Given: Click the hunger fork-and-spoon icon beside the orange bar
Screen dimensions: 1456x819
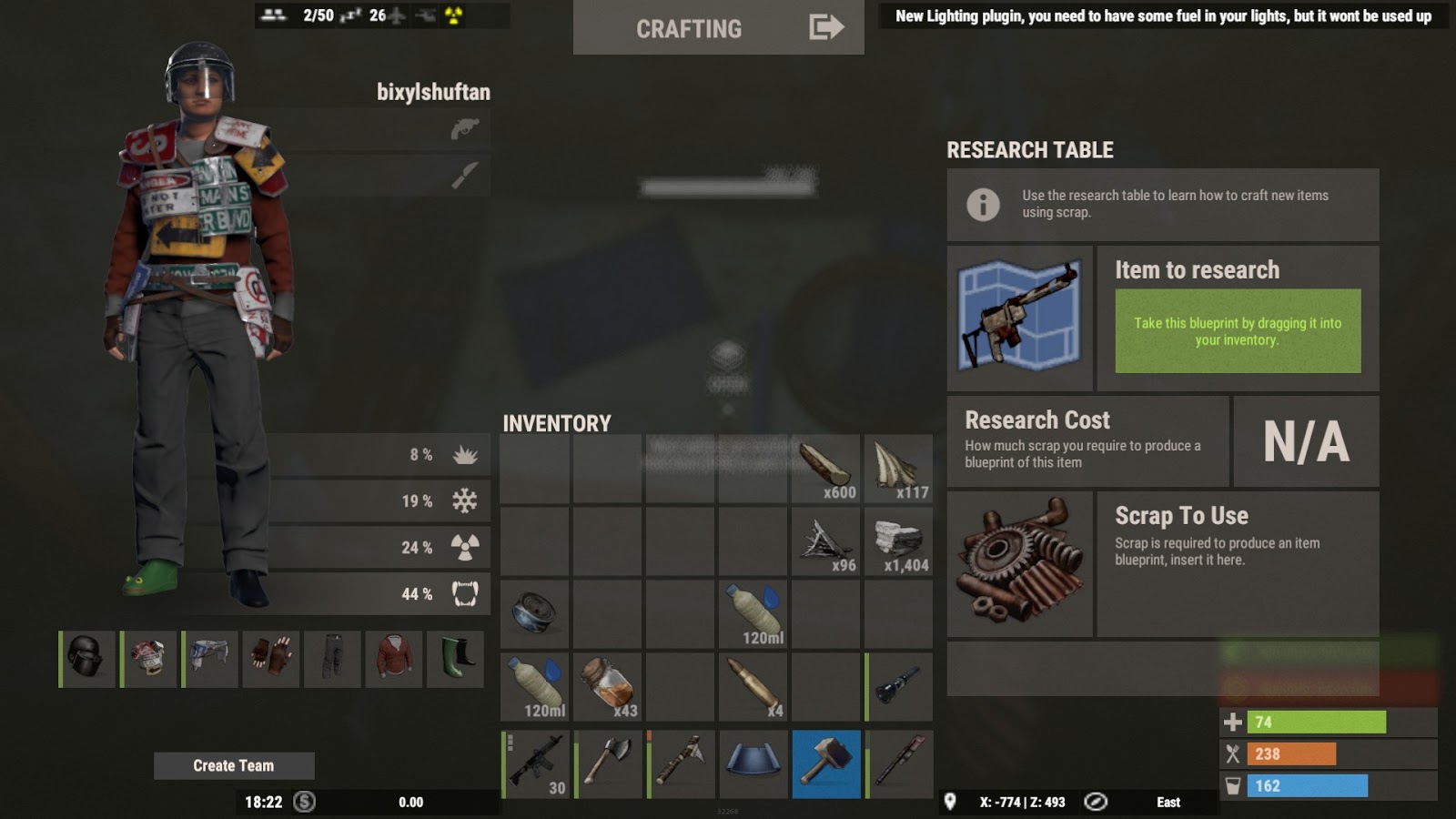Looking at the screenshot, I should (x=1233, y=753).
